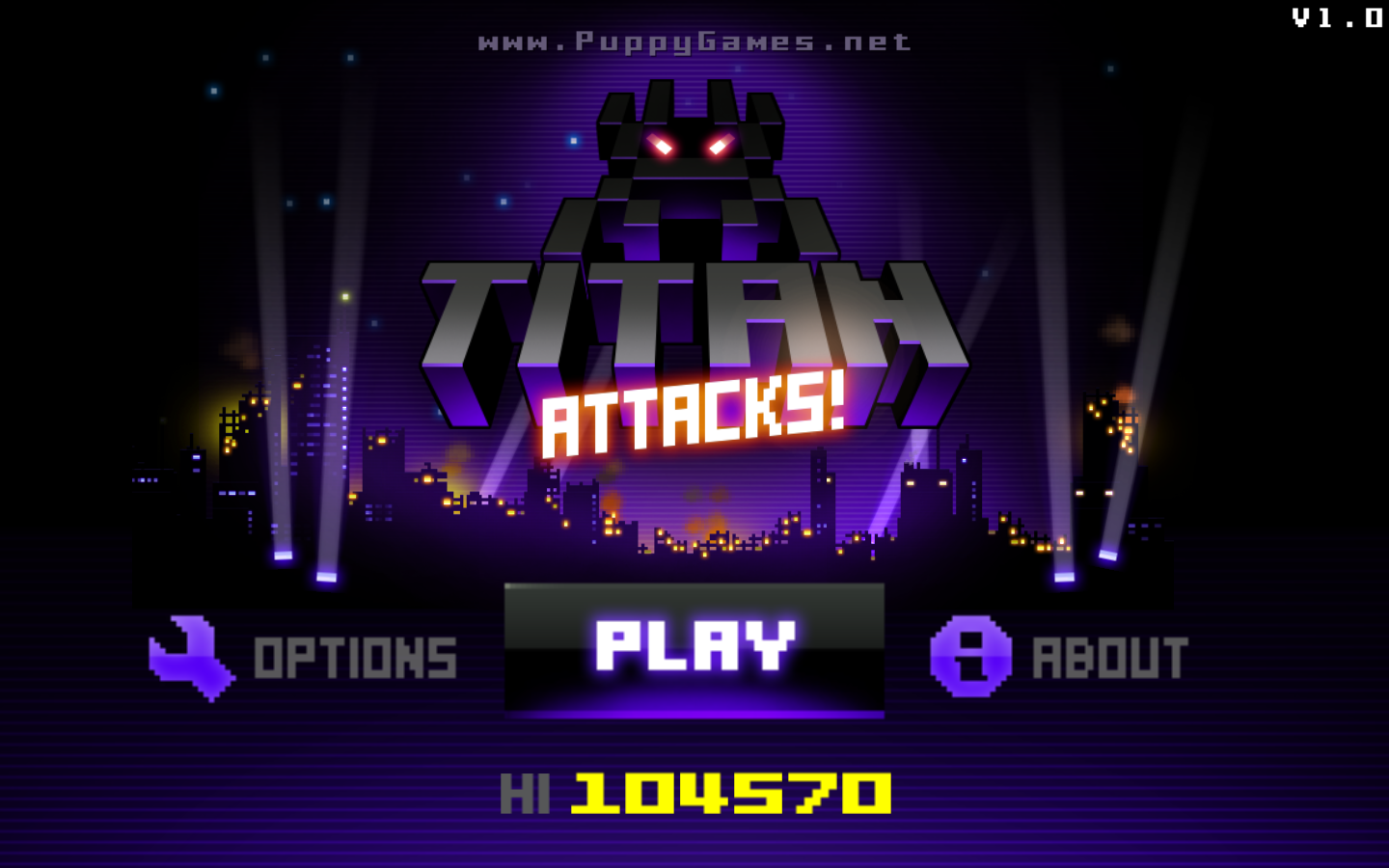Screen dimensions: 1389x868
Task: Click the info icon beside About
Action: [x=969, y=656]
